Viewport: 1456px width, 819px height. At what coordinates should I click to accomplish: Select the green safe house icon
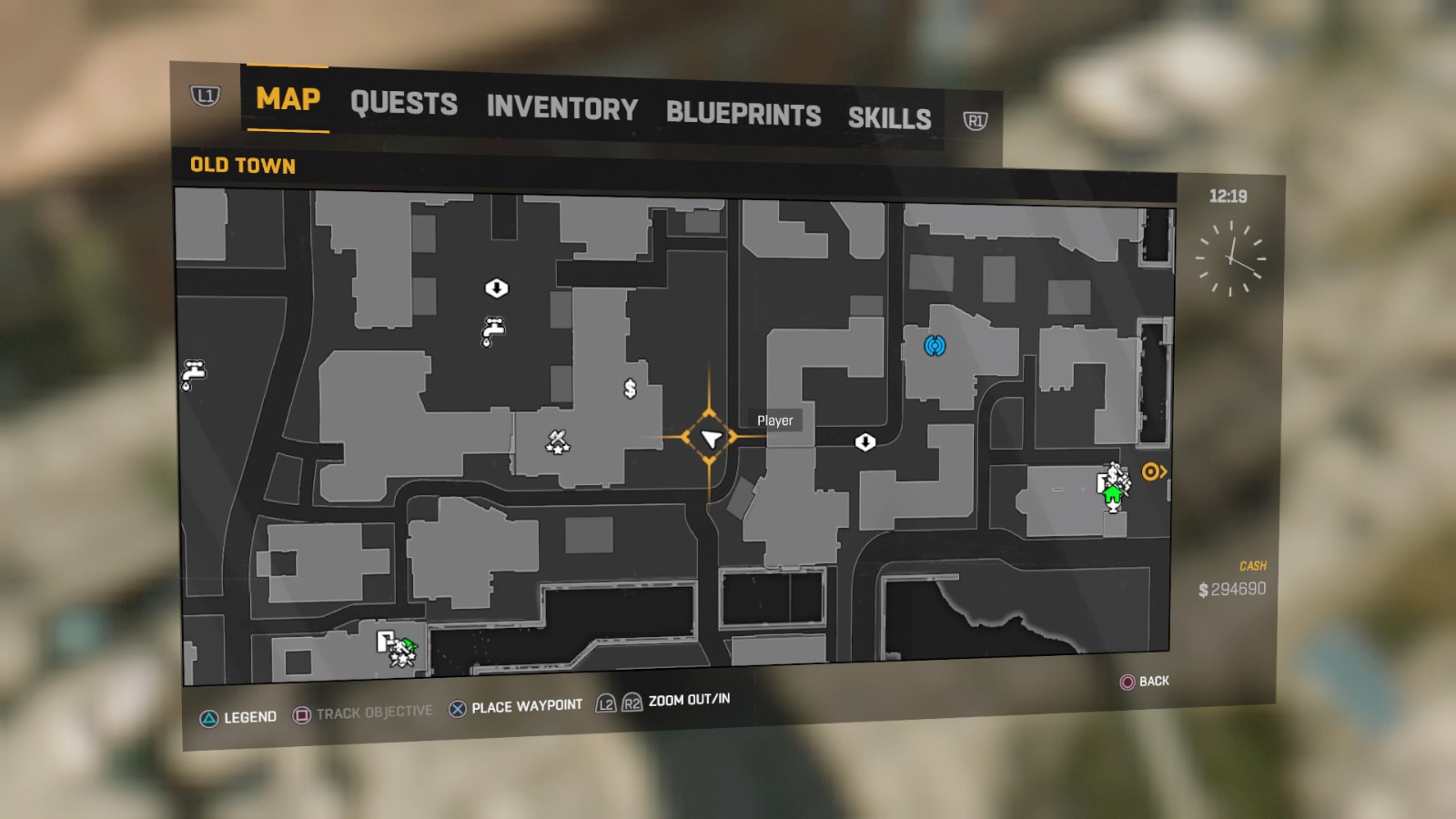tap(1113, 494)
